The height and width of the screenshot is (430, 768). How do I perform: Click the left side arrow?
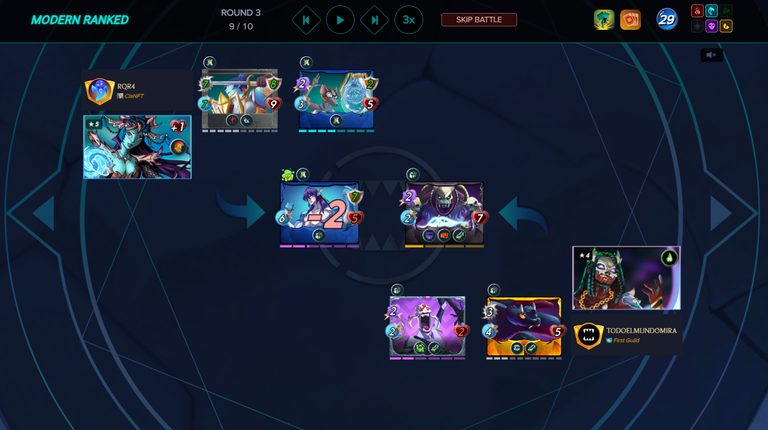click(x=43, y=213)
